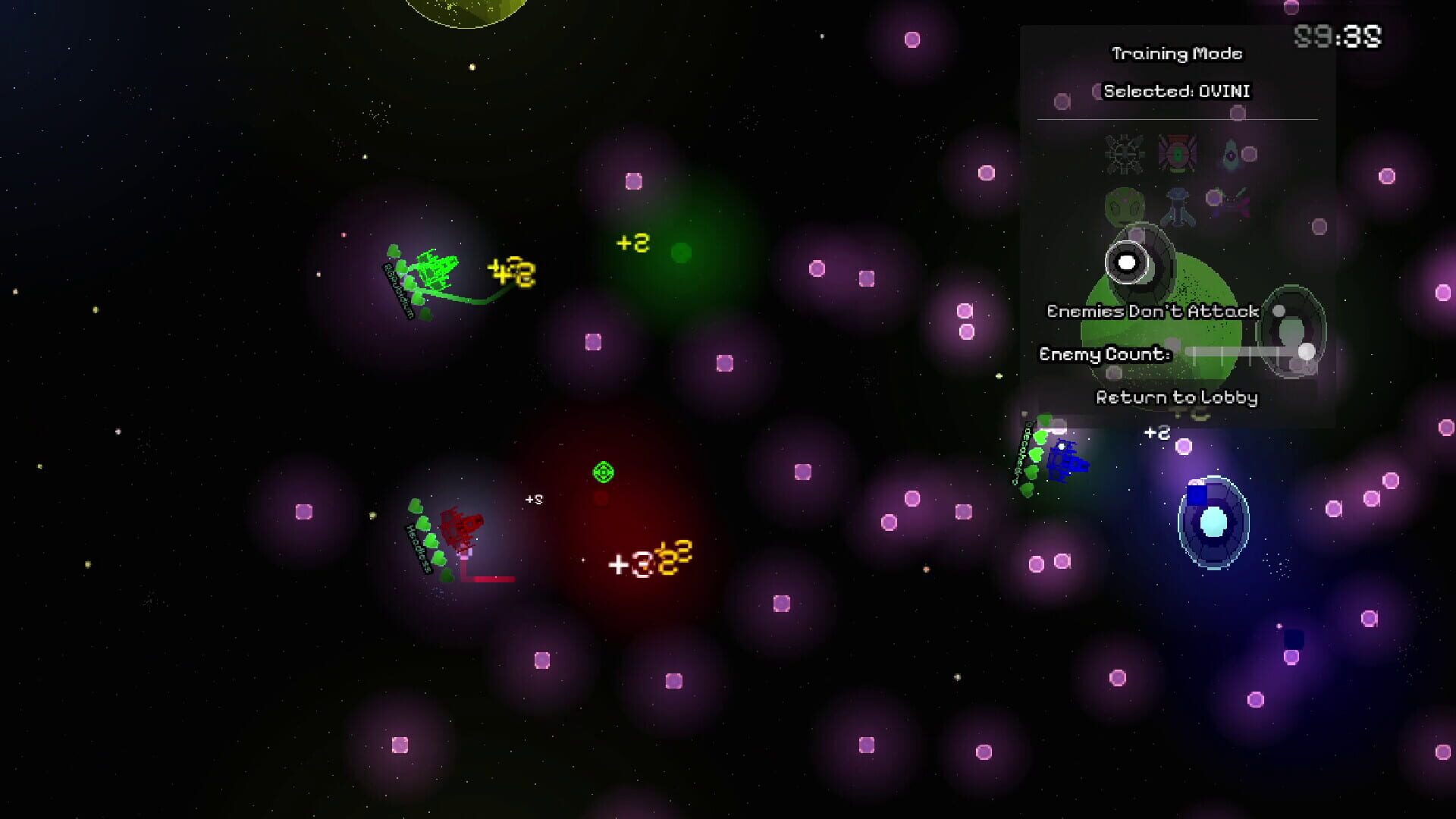Select the spiked snowflake enemy icon
1456x819 pixels.
click(x=1125, y=153)
